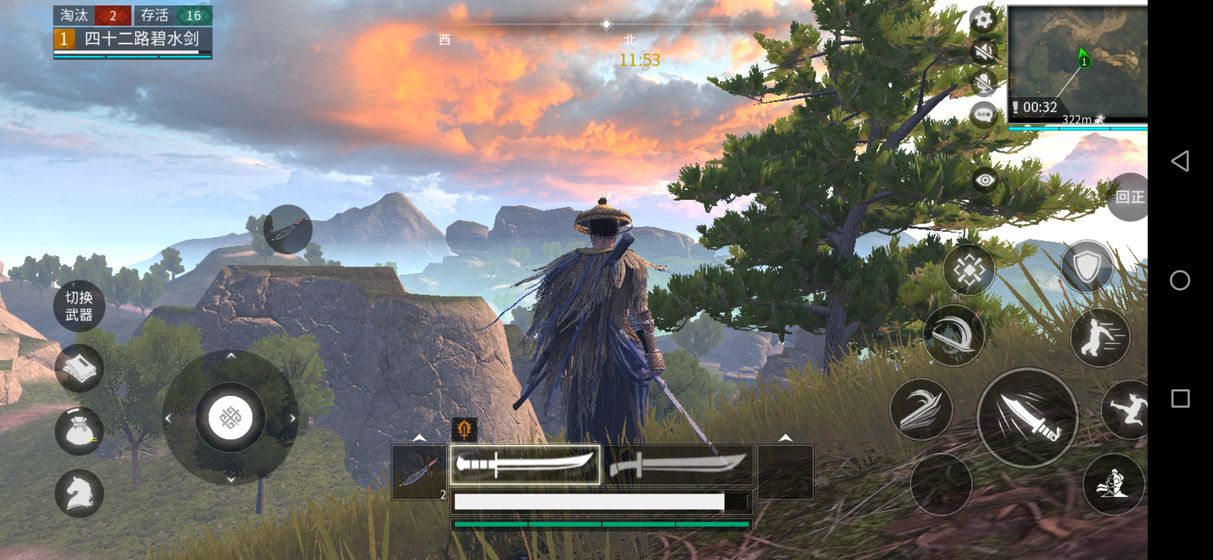Open the gear settings menu

[983, 19]
